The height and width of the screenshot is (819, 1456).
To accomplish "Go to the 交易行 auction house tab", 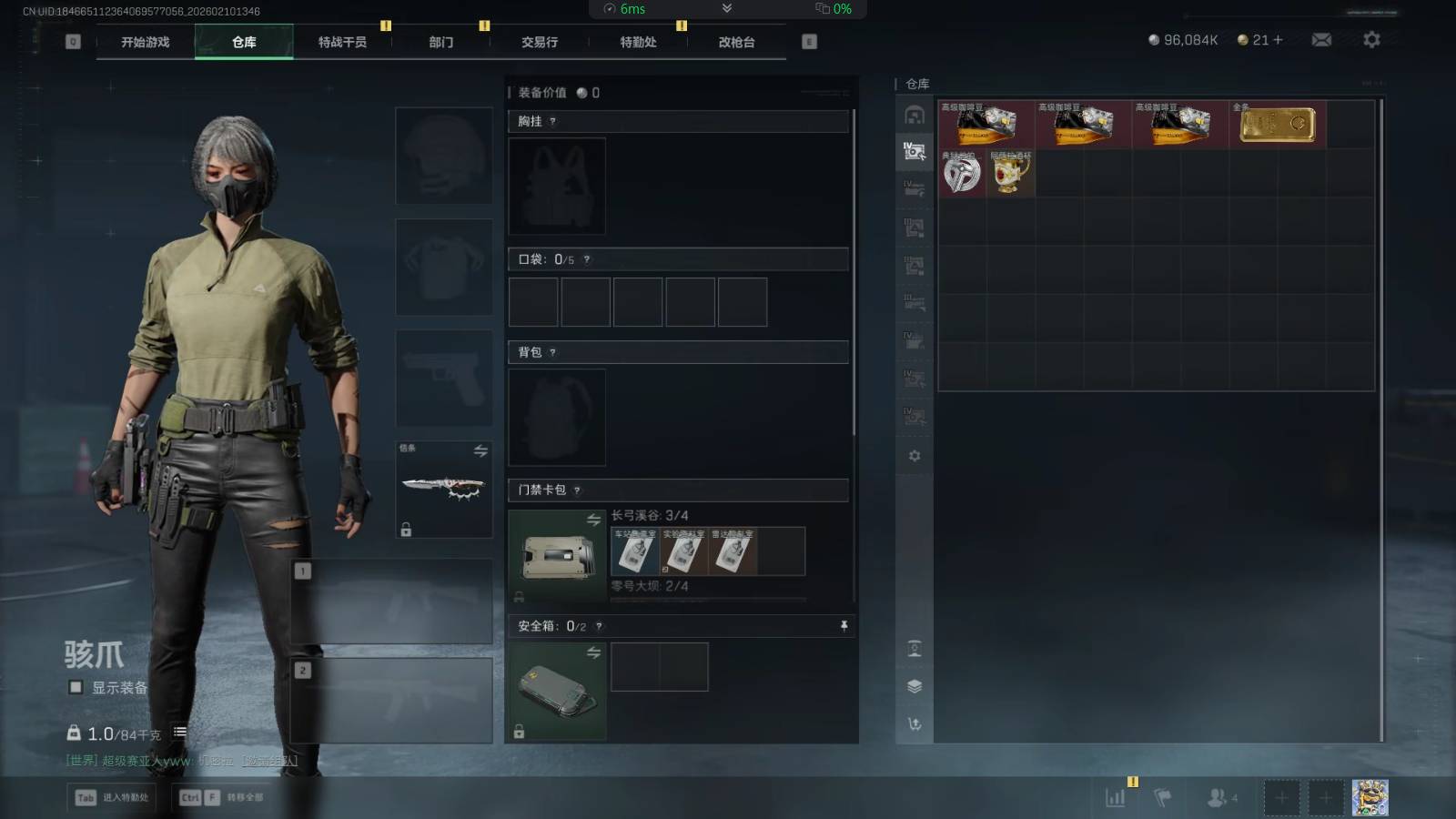I will (x=540, y=42).
